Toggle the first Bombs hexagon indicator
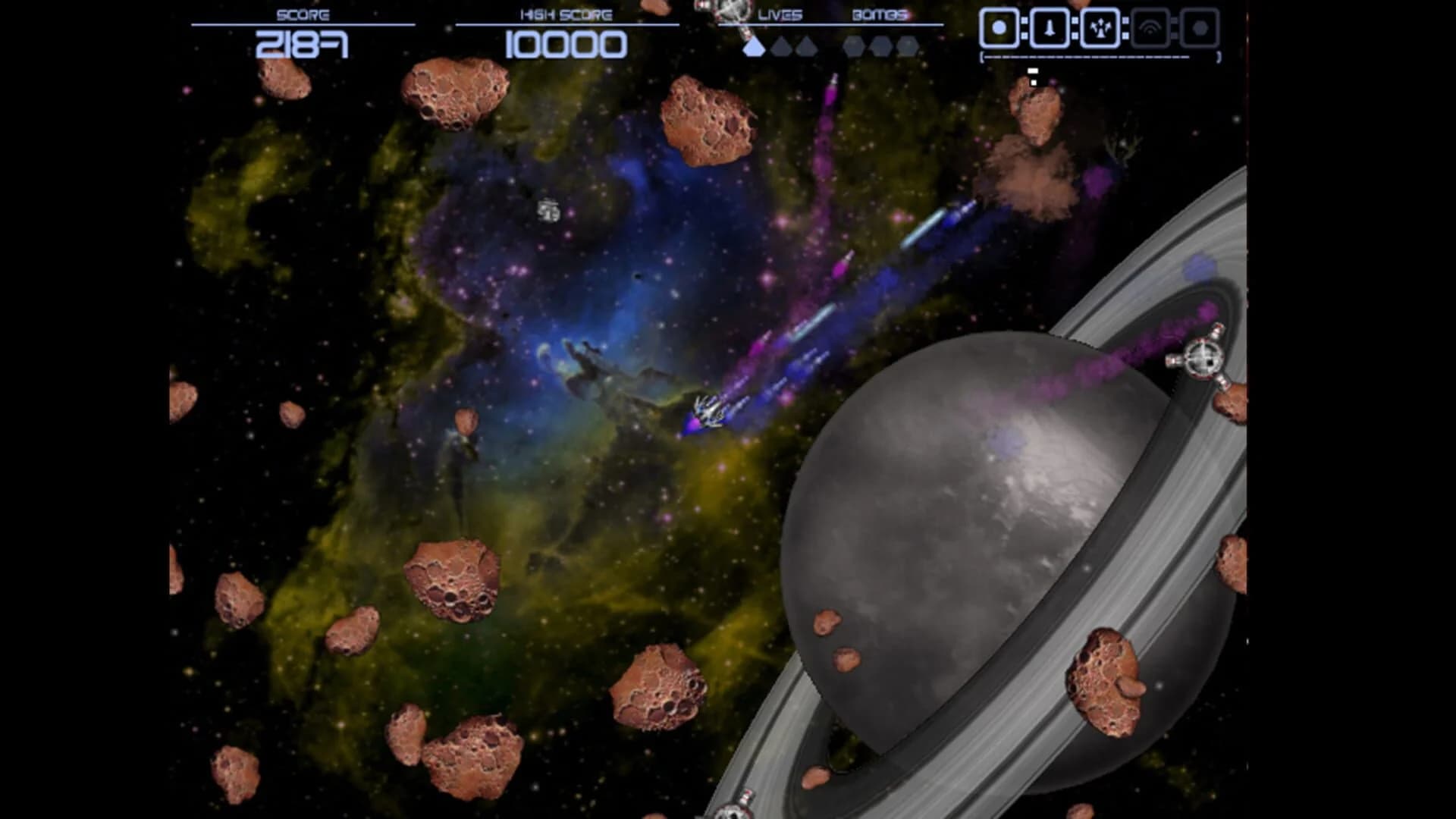The width and height of the screenshot is (1456, 819). (x=854, y=47)
